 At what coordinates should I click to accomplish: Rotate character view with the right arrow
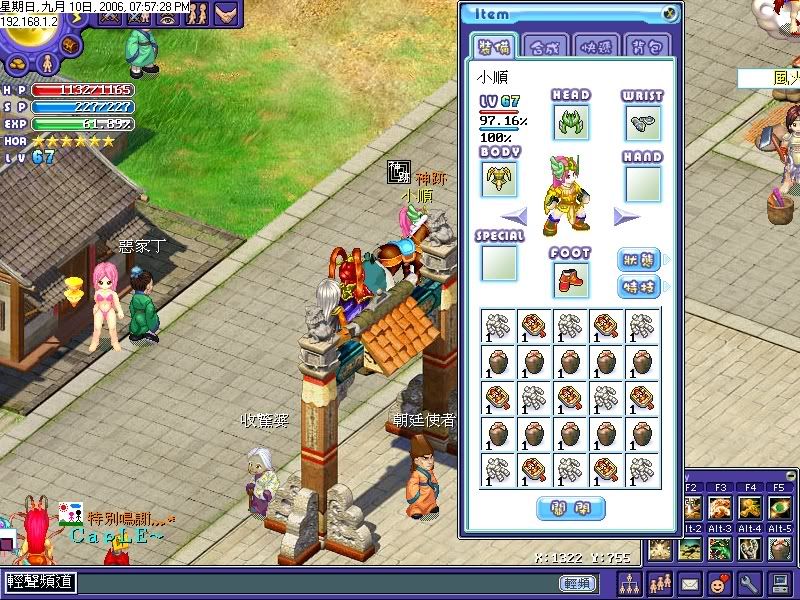627,217
